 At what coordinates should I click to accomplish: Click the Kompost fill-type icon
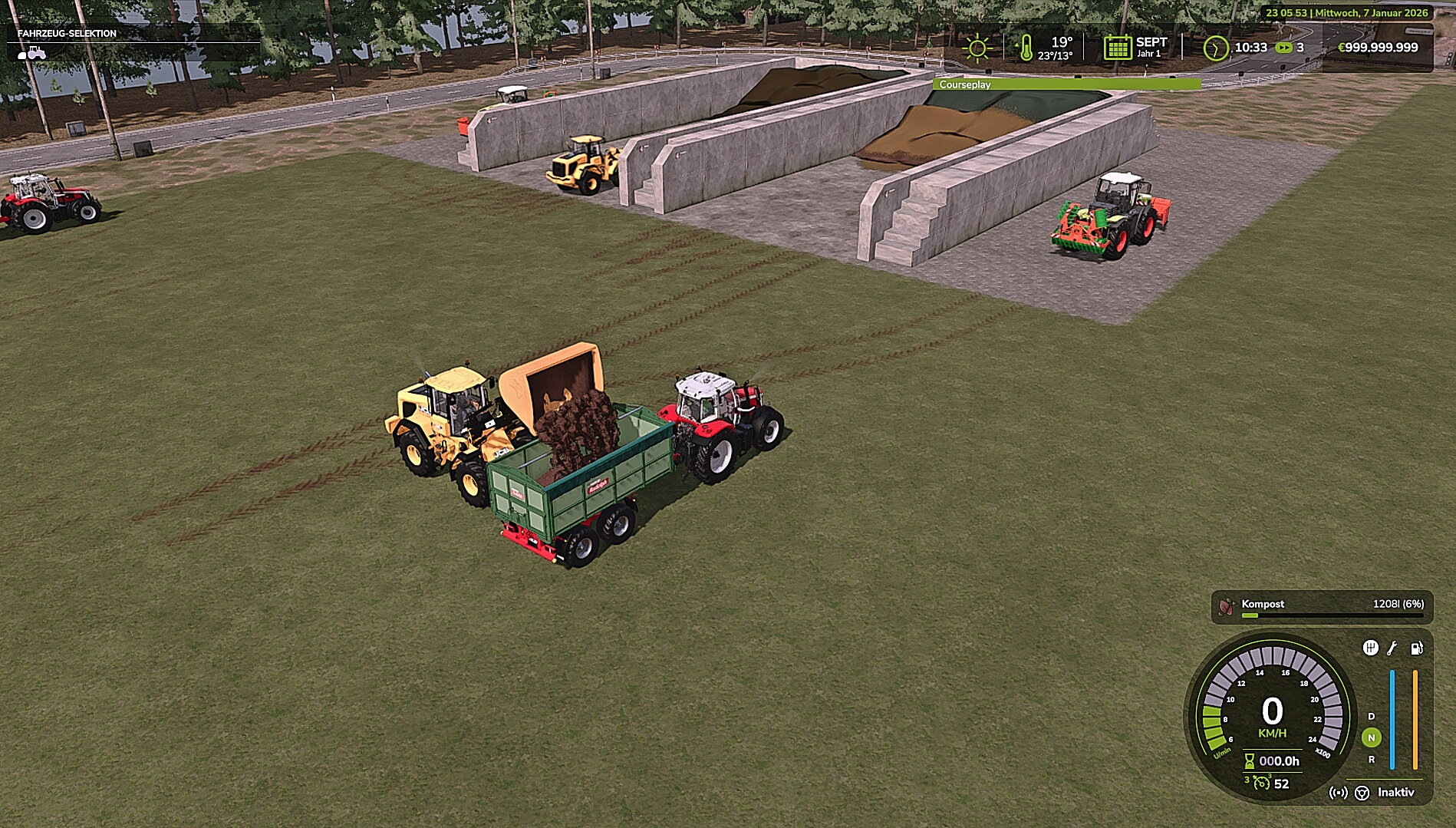click(x=1225, y=607)
